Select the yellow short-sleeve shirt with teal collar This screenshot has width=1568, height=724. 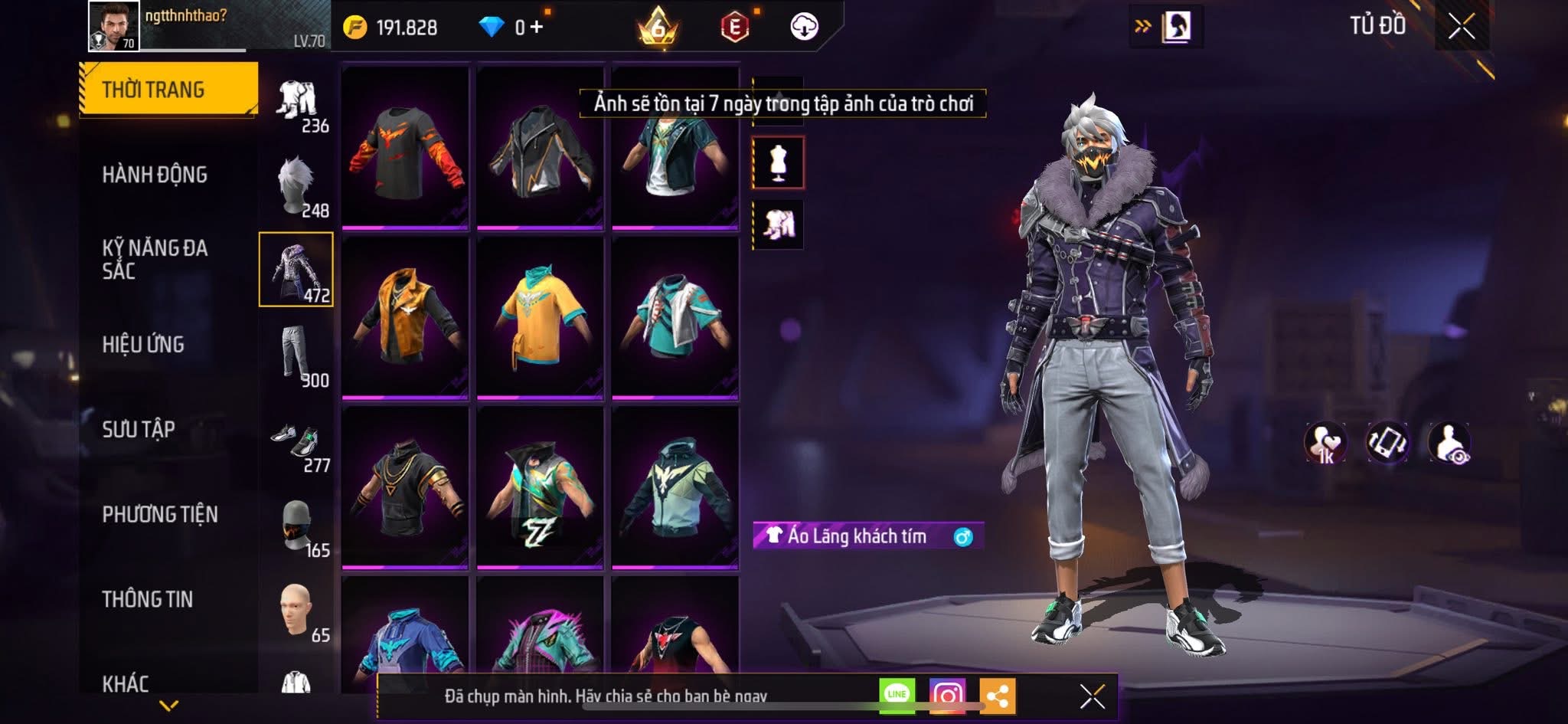click(x=540, y=317)
